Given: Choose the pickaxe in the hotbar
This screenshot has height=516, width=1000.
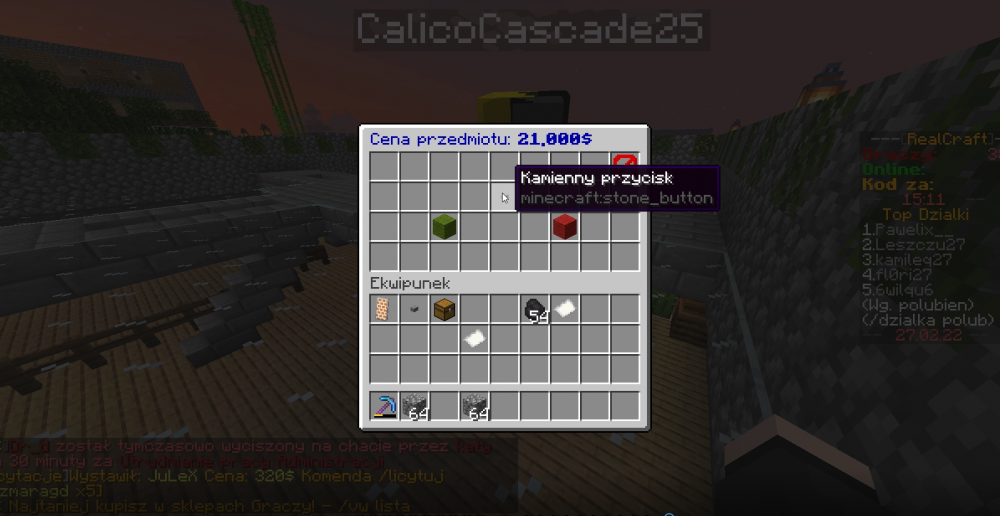Looking at the screenshot, I should (x=385, y=407).
